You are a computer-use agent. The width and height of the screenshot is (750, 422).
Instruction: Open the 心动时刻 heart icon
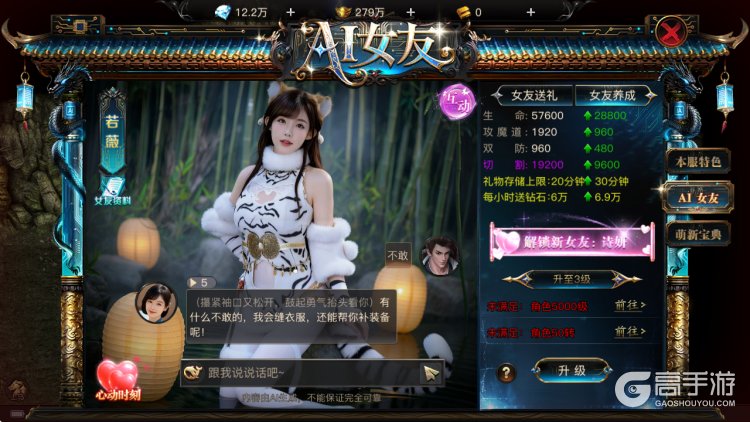tap(118, 380)
